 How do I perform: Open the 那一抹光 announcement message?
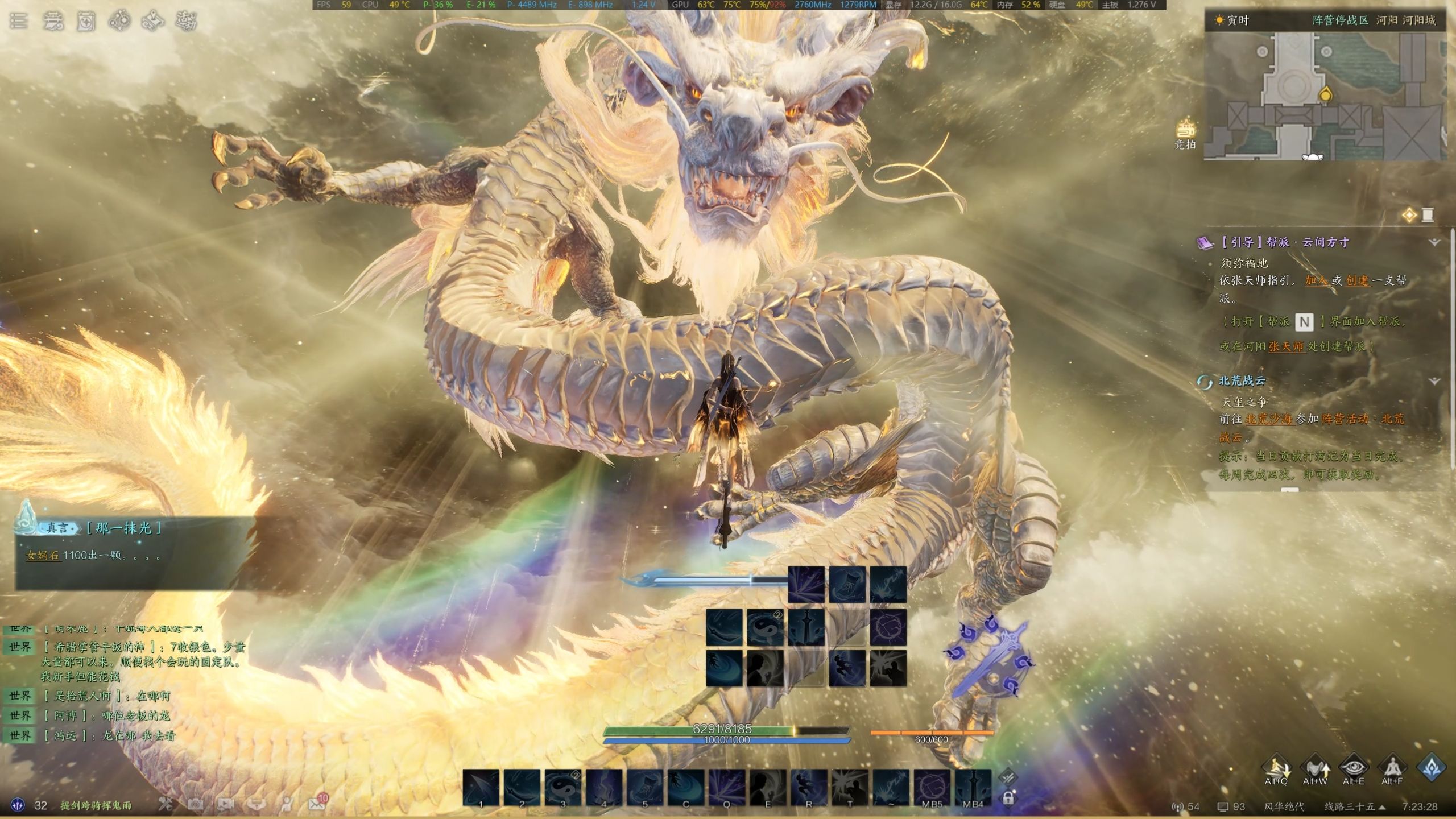tap(124, 528)
